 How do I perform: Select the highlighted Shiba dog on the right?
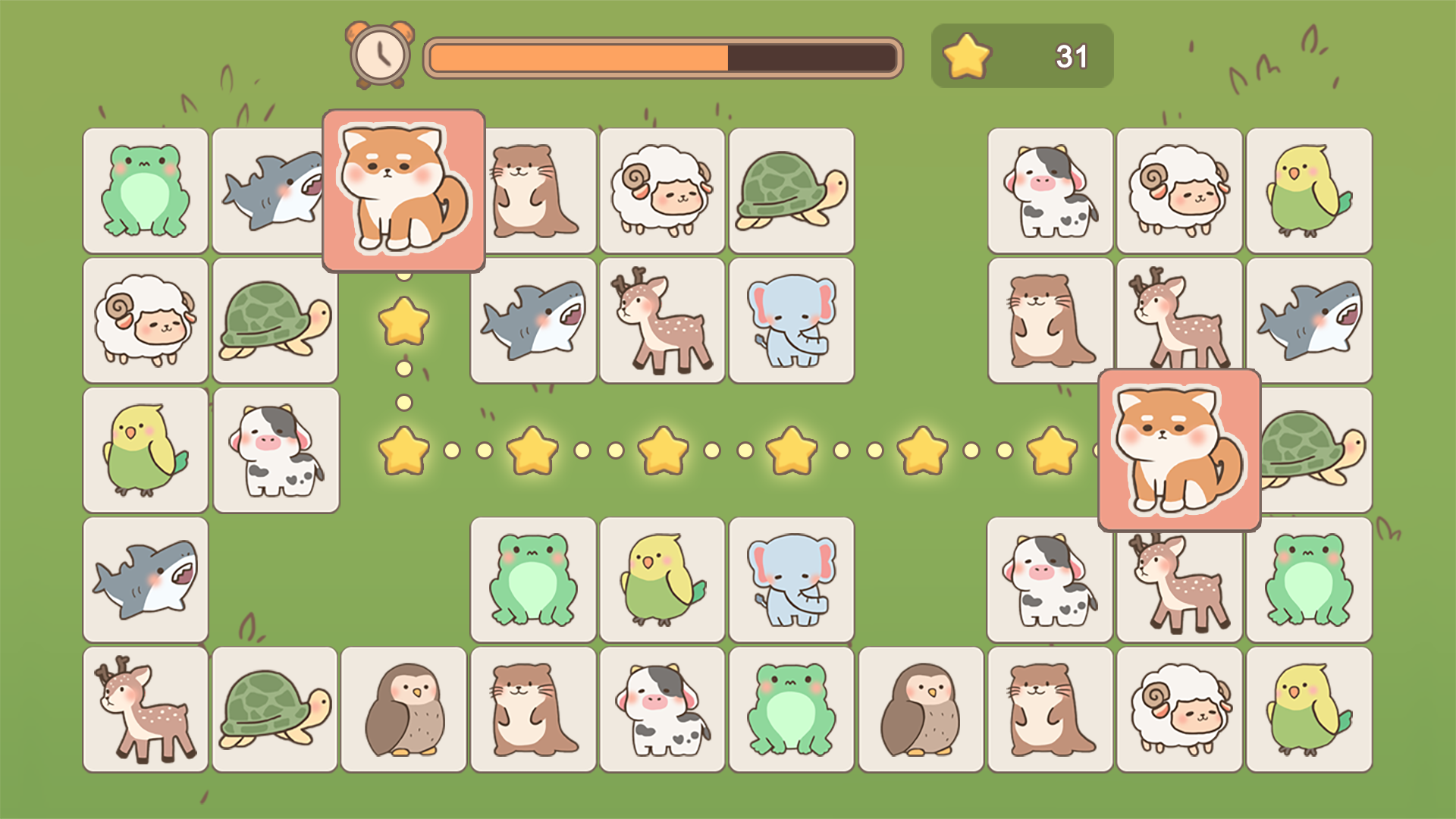tap(1180, 449)
